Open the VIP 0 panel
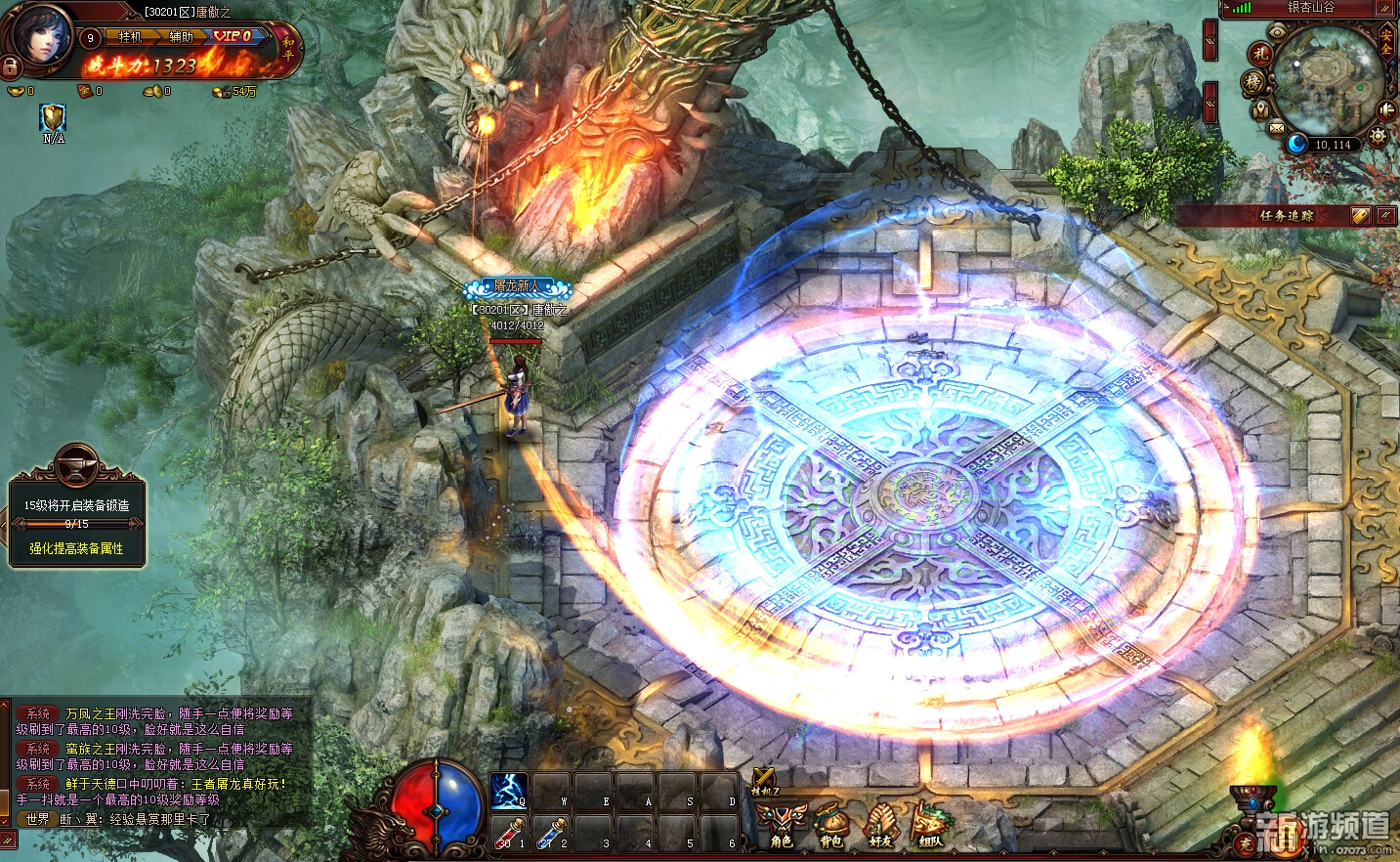 pyautogui.click(x=233, y=36)
